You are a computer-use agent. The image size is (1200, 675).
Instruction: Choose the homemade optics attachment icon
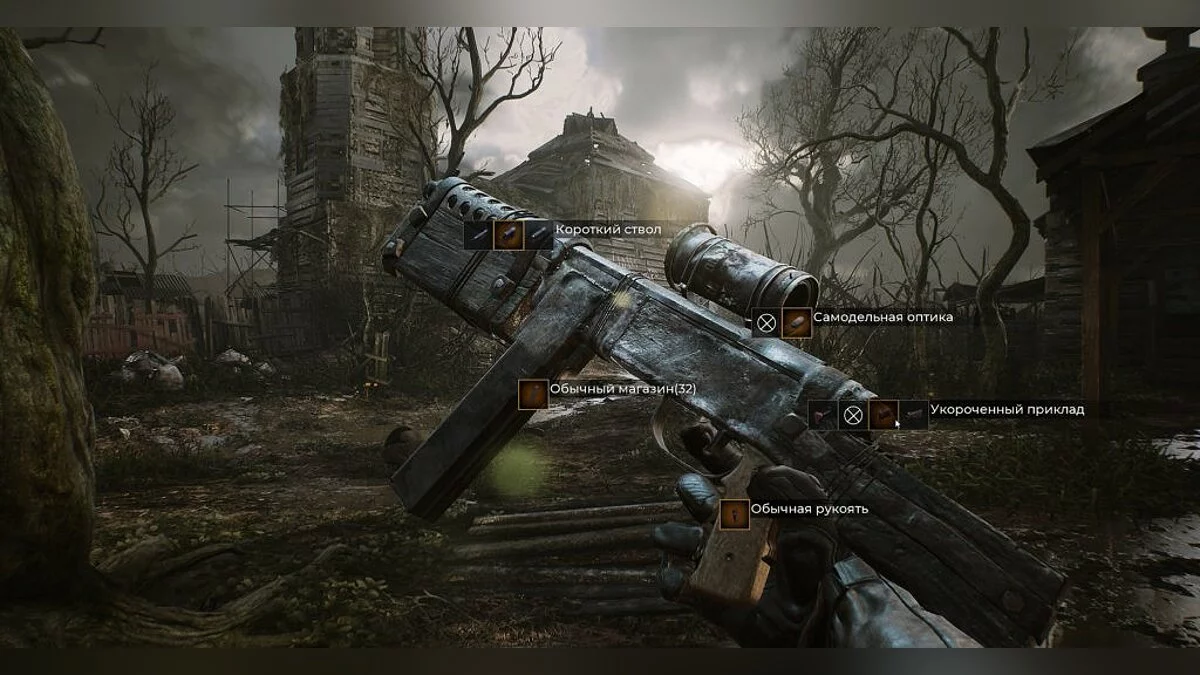pyautogui.click(x=797, y=323)
